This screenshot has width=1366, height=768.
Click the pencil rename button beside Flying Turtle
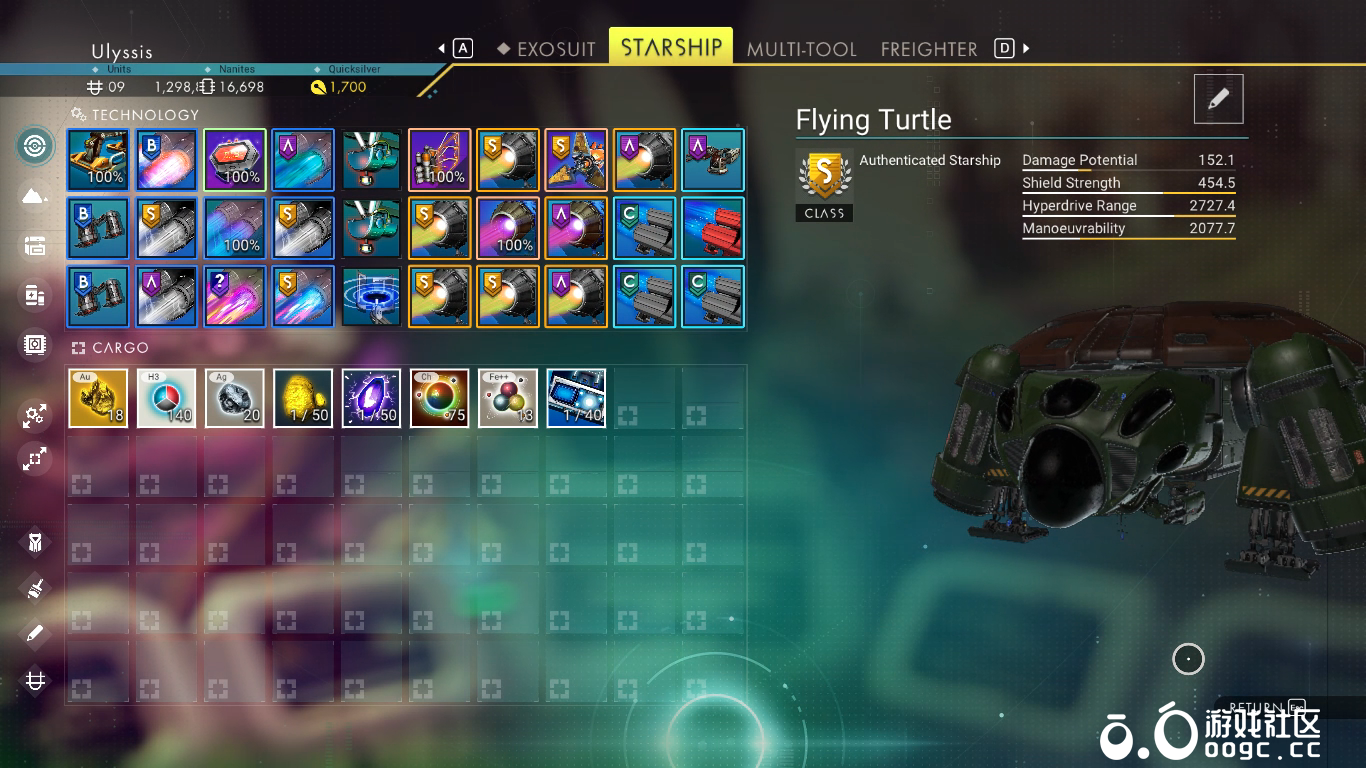pyautogui.click(x=1218, y=99)
